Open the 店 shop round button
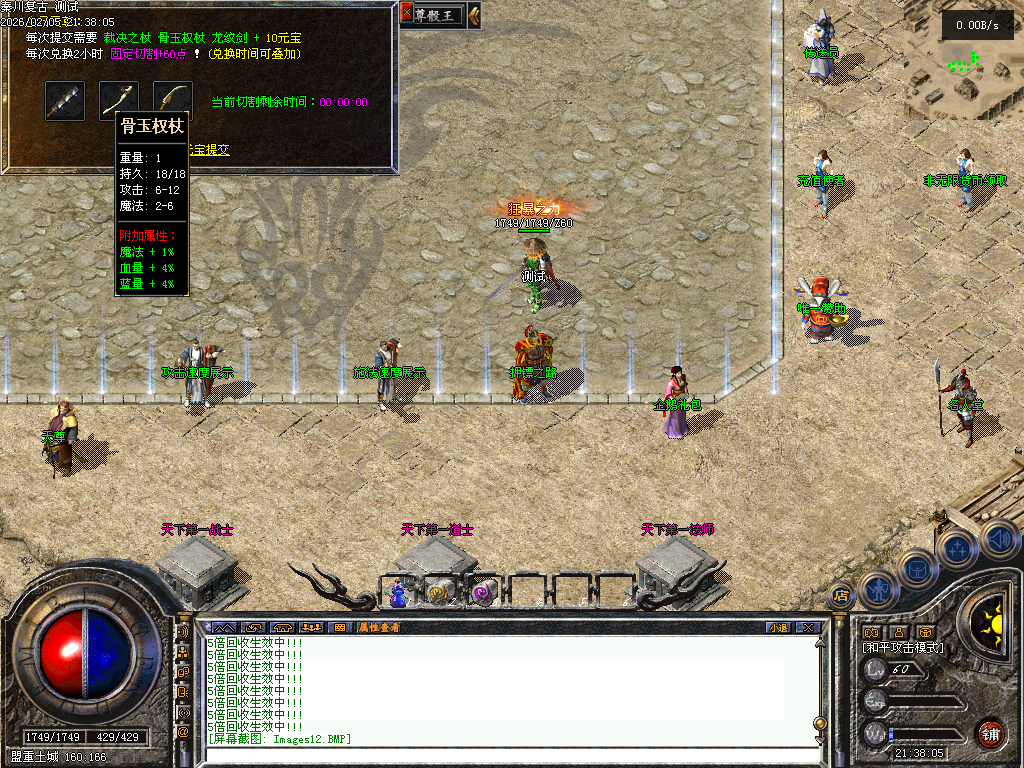The width and height of the screenshot is (1024, 768). (x=840, y=594)
